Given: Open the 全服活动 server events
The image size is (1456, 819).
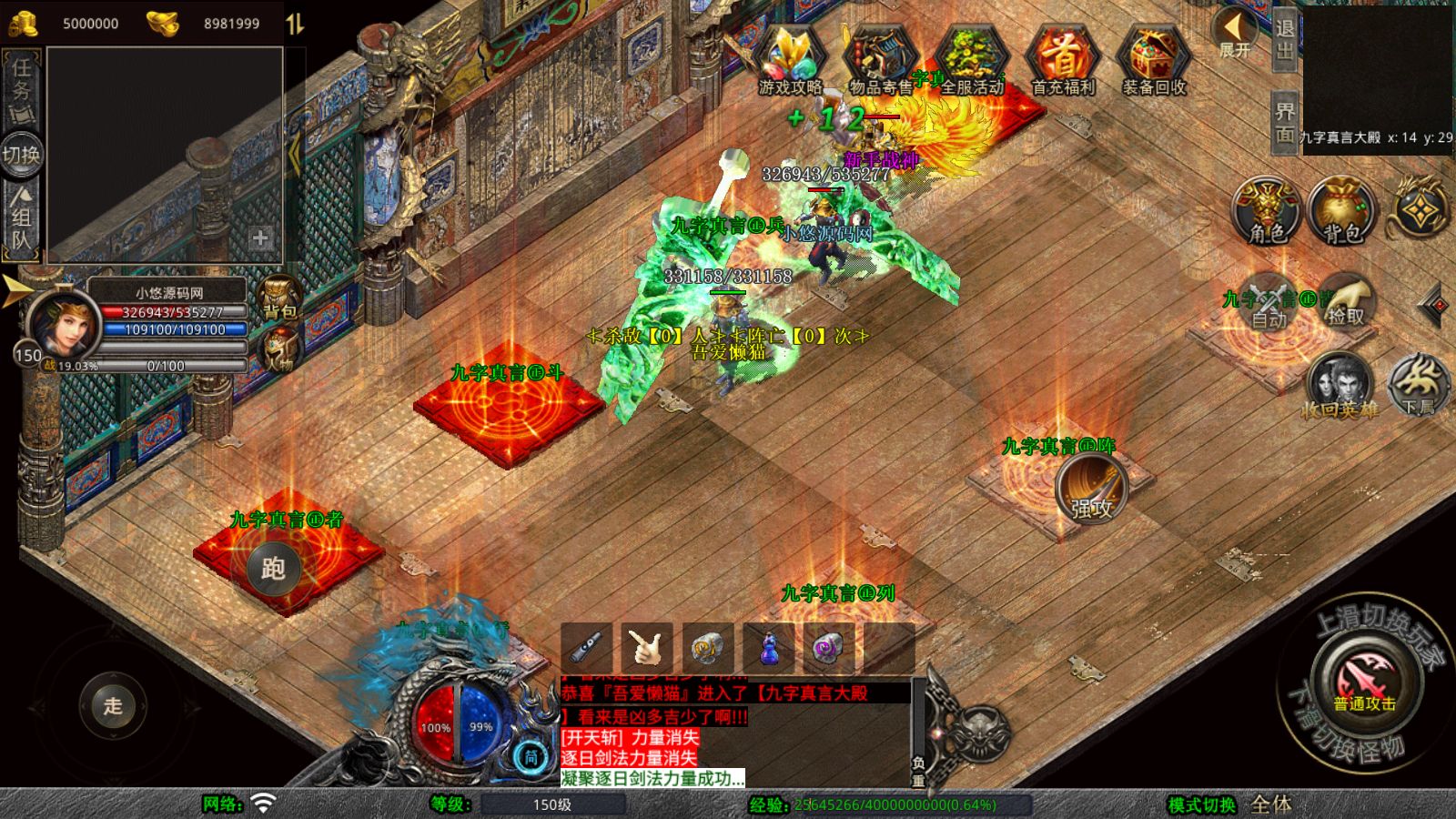Looking at the screenshot, I should 971,59.
